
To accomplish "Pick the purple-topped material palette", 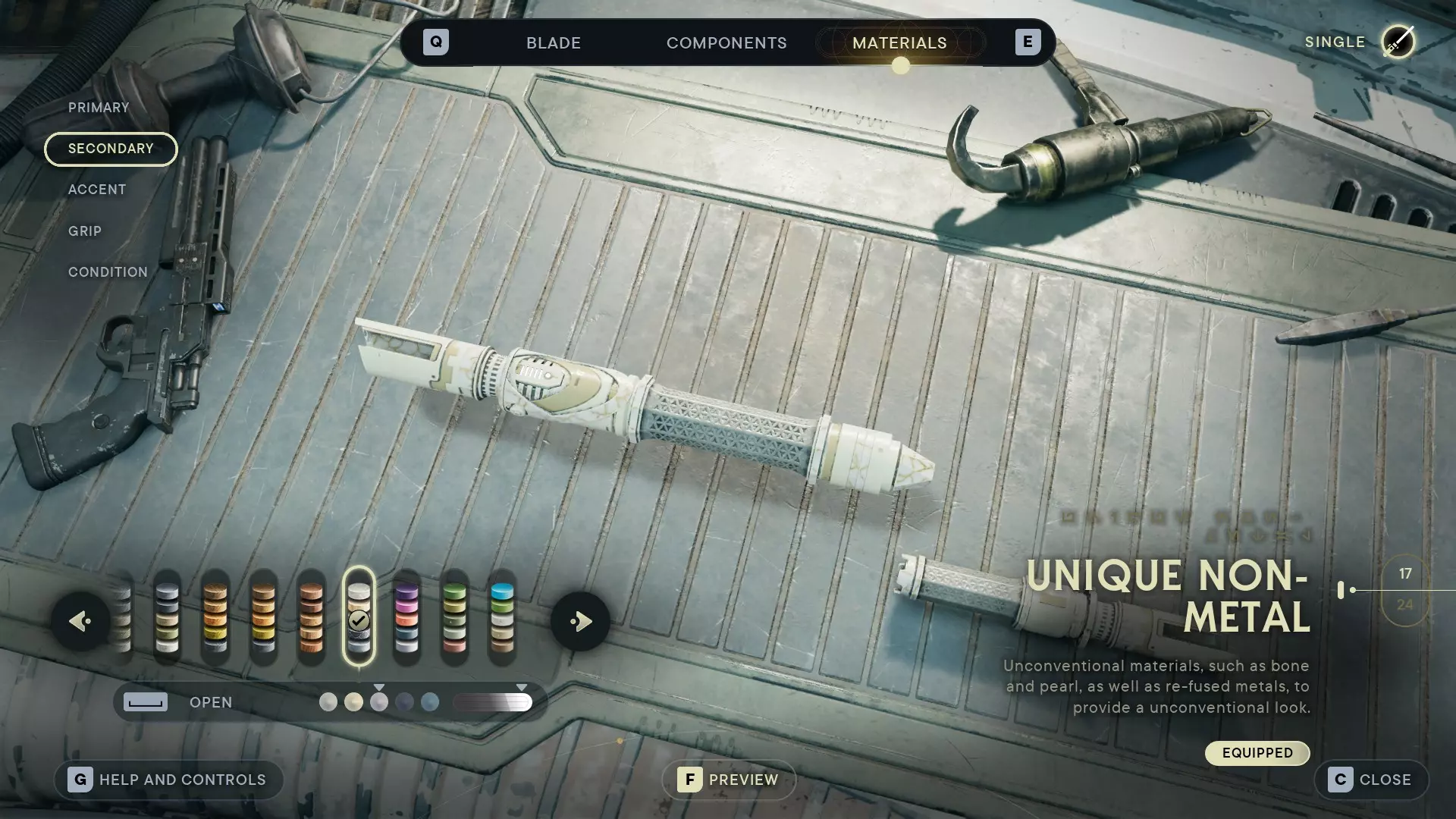I will pos(406,618).
